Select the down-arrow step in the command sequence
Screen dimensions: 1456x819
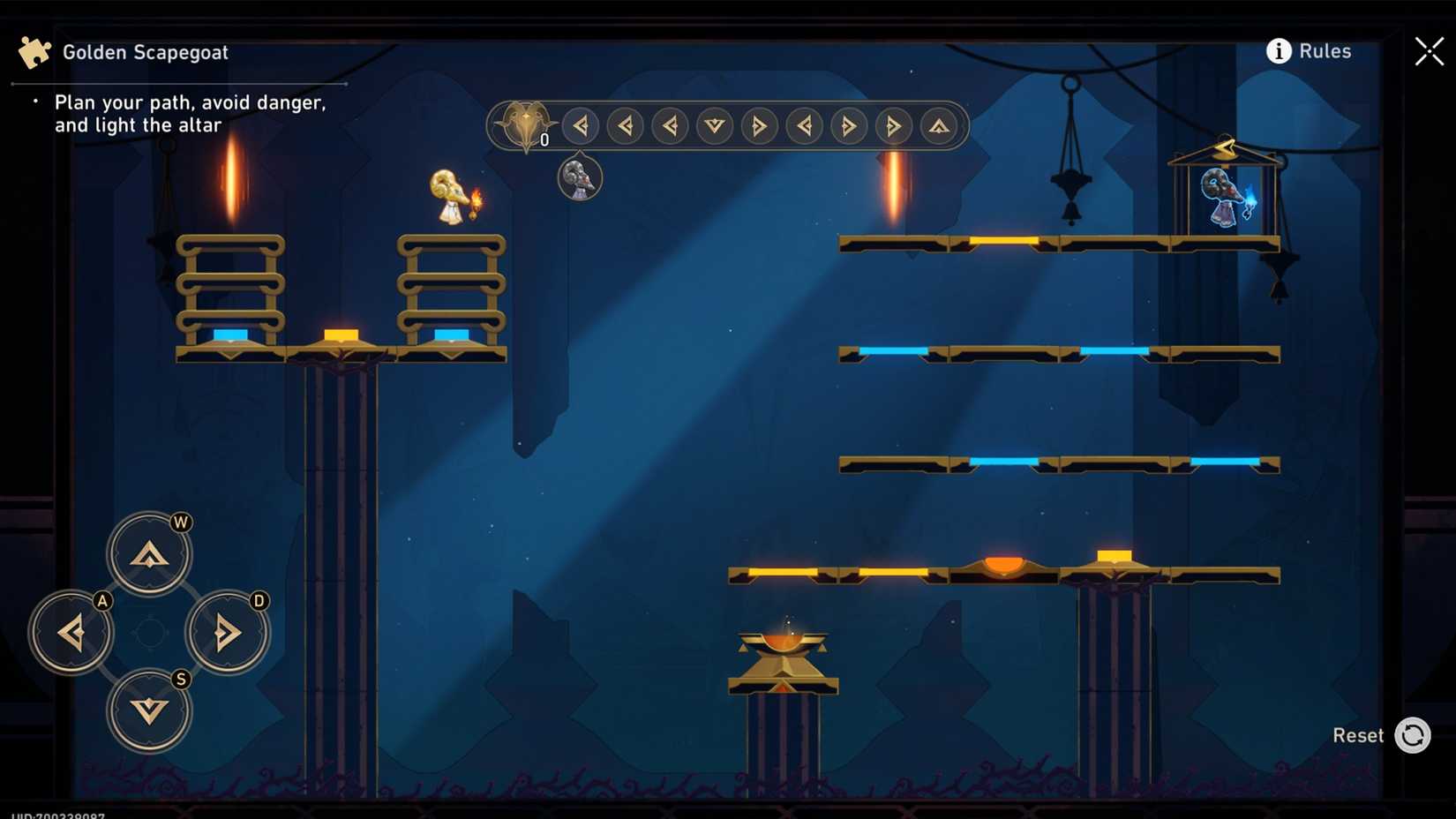[x=714, y=126]
